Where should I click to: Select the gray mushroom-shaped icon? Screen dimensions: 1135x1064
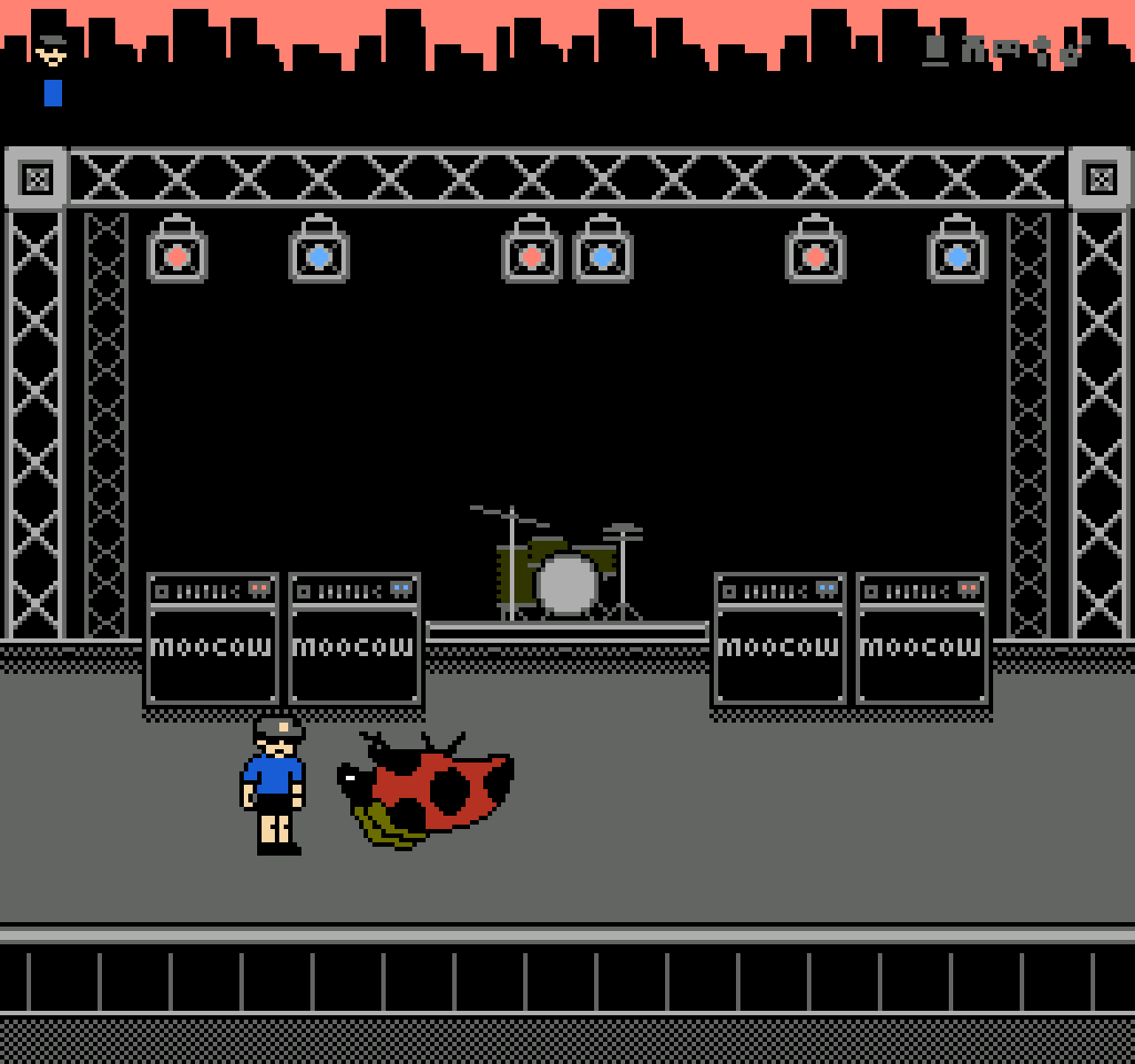[1042, 51]
